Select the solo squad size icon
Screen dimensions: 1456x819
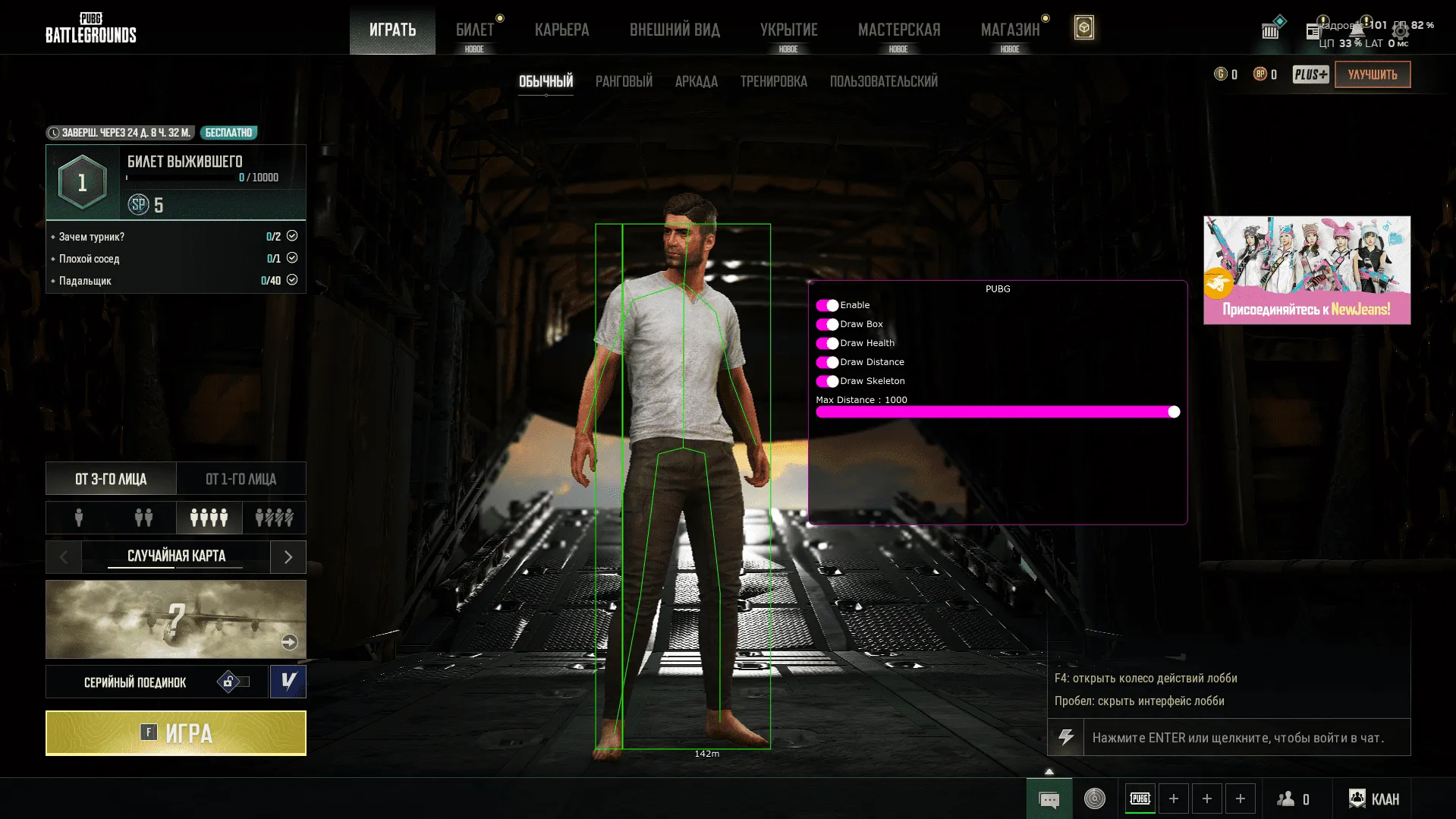77,518
